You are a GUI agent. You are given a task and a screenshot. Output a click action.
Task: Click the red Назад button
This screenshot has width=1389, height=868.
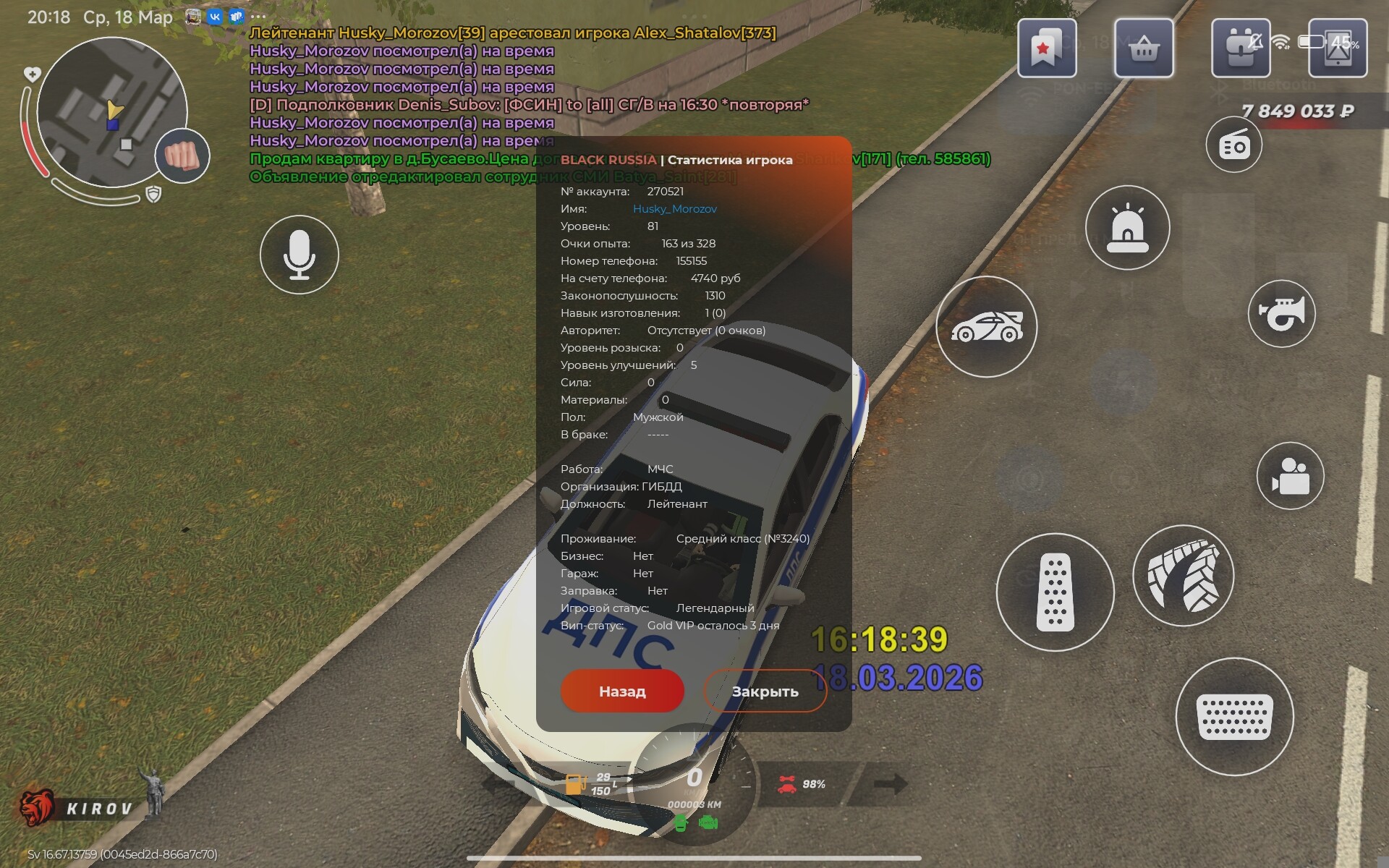(x=622, y=691)
